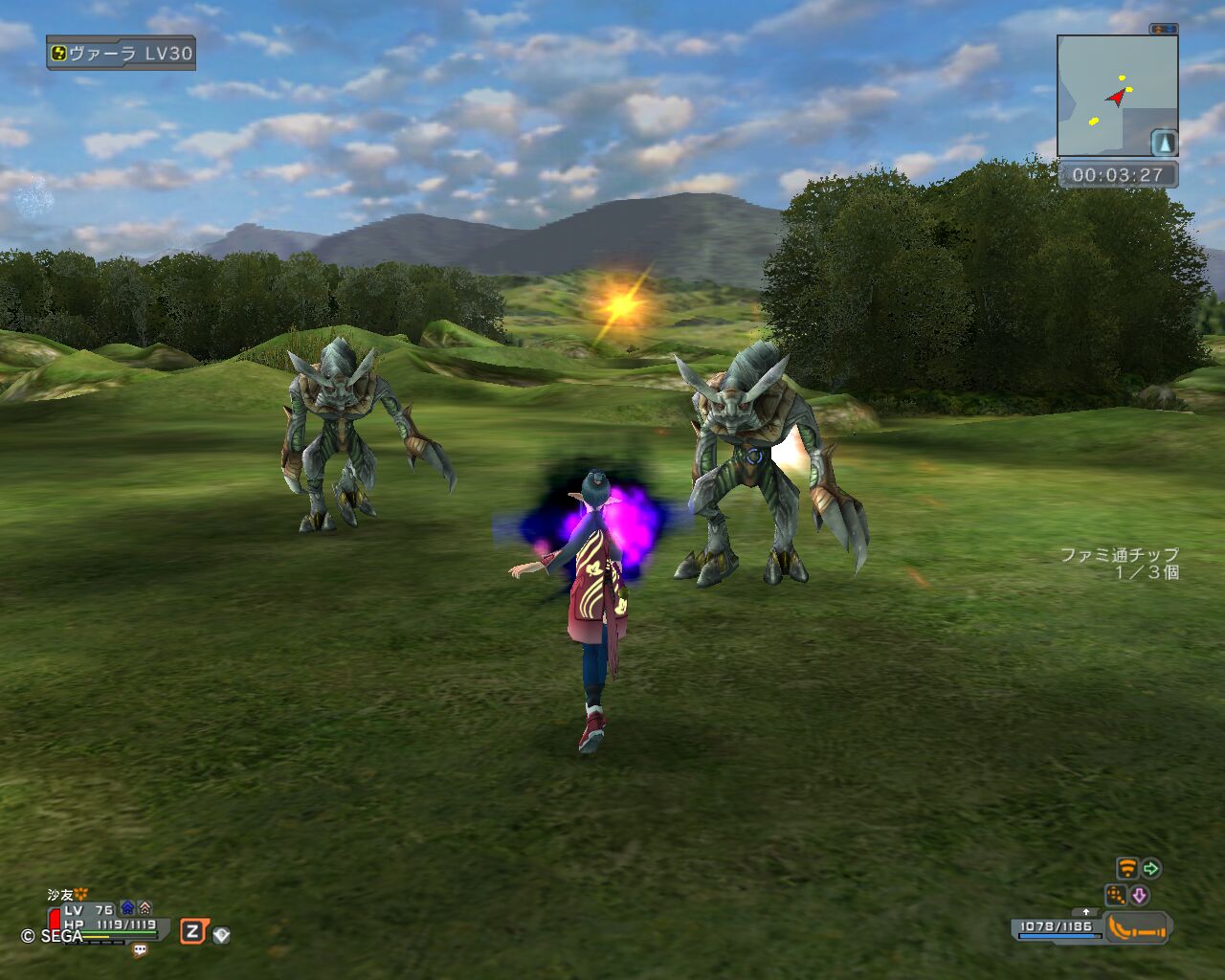
Task: Select the equipped orange saber weapon slot
Action: pos(1137,927)
